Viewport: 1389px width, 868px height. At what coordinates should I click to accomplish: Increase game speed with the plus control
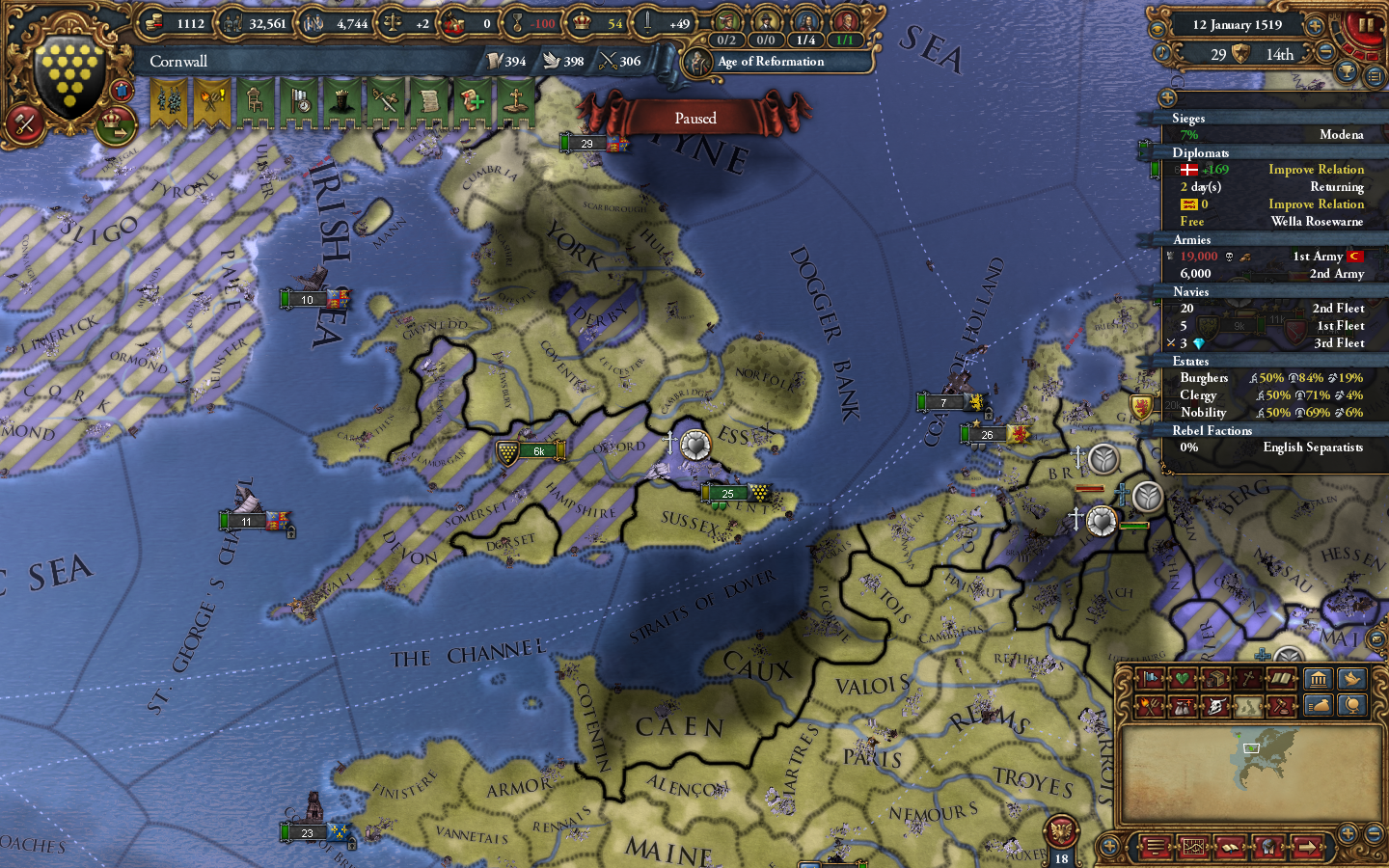(x=1314, y=26)
